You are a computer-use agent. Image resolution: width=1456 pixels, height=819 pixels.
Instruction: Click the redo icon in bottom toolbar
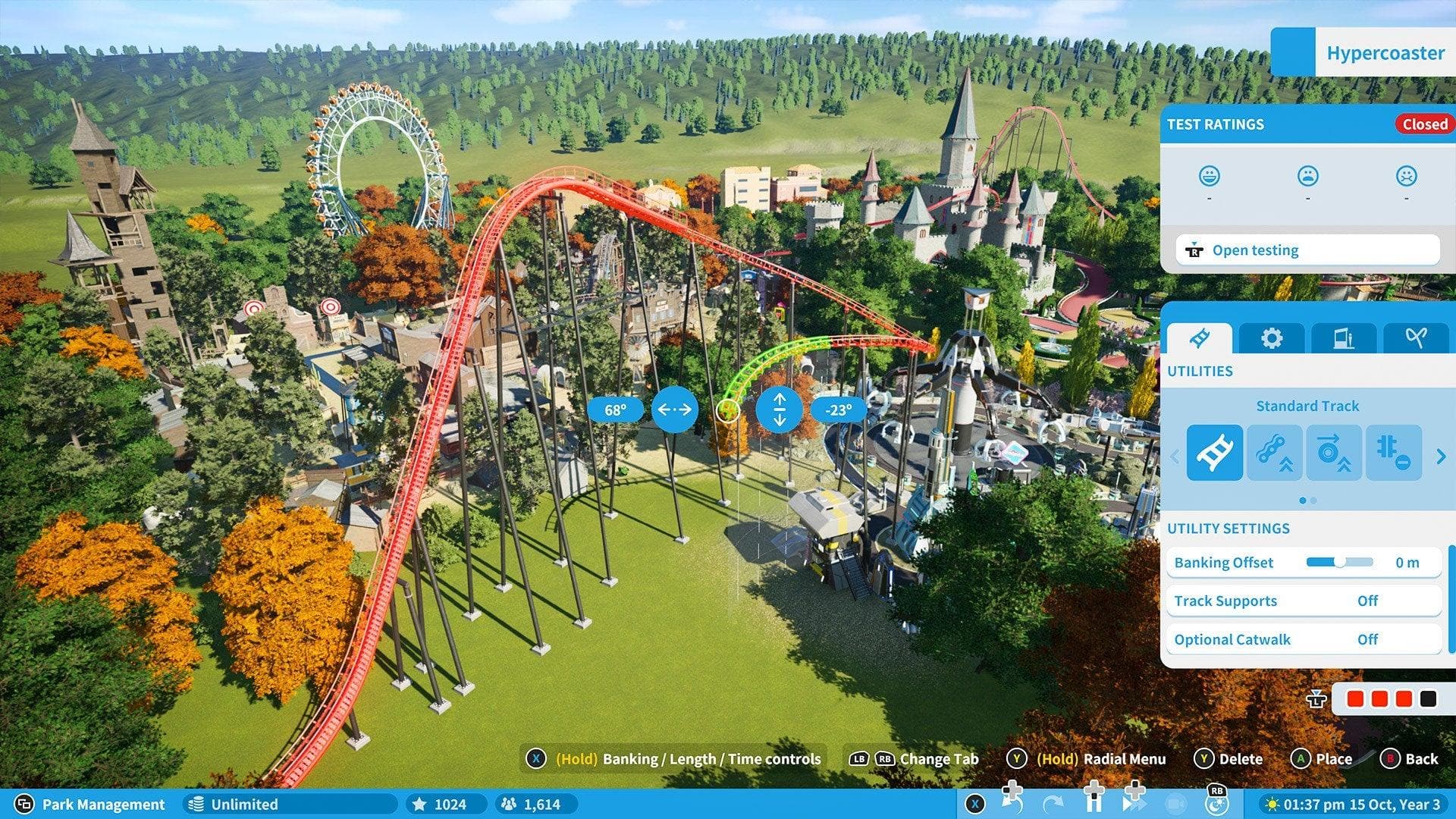click(1054, 802)
